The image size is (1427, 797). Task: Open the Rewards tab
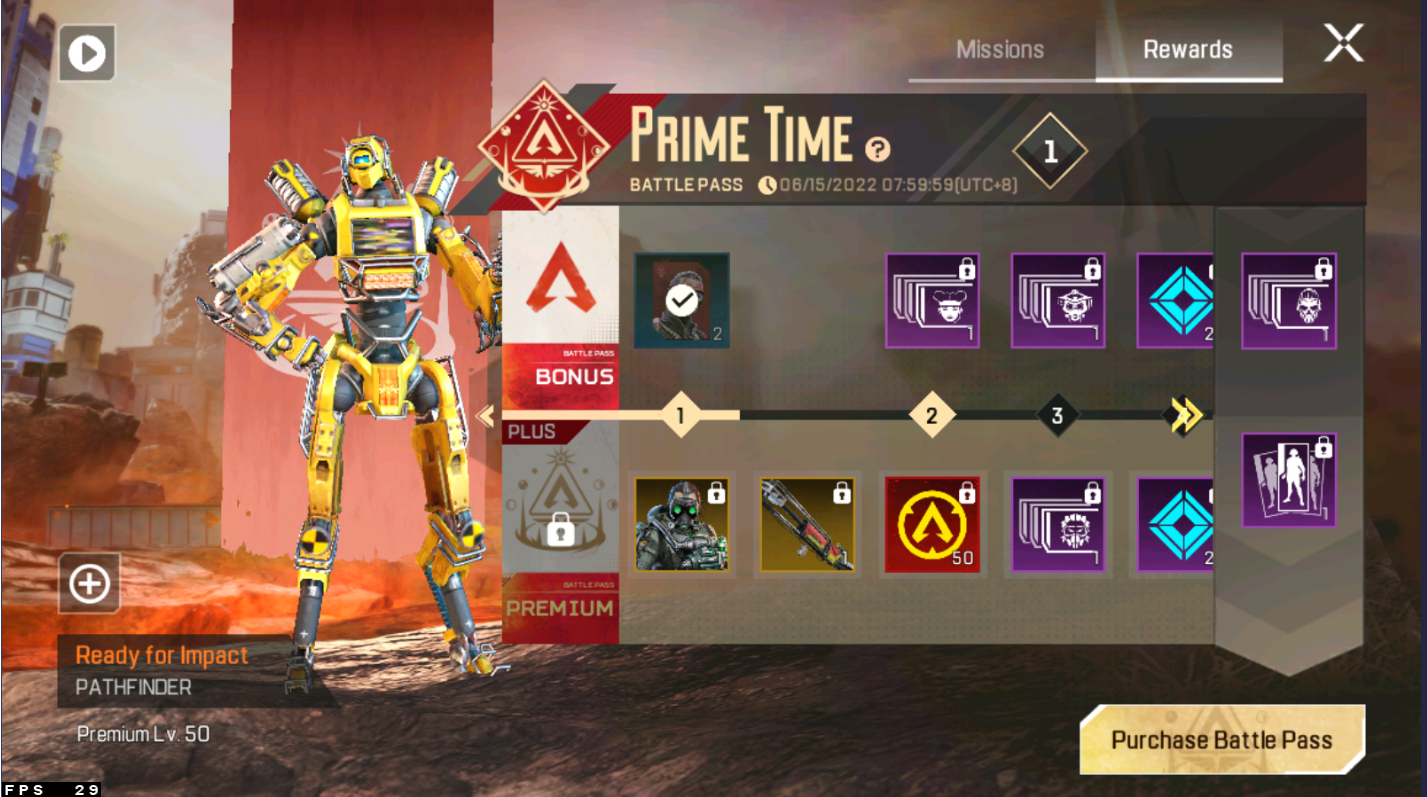click(1189, 48)
